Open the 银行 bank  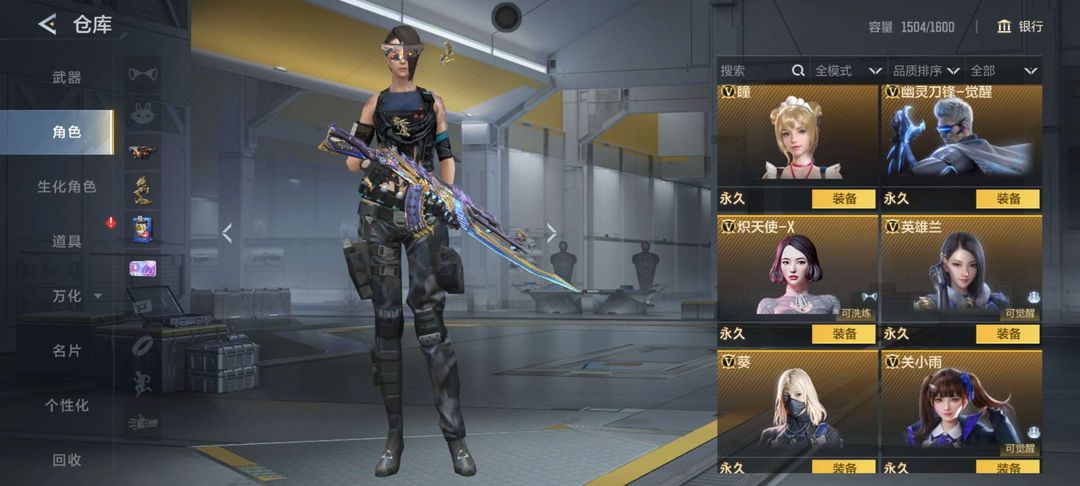point(1020,27)
